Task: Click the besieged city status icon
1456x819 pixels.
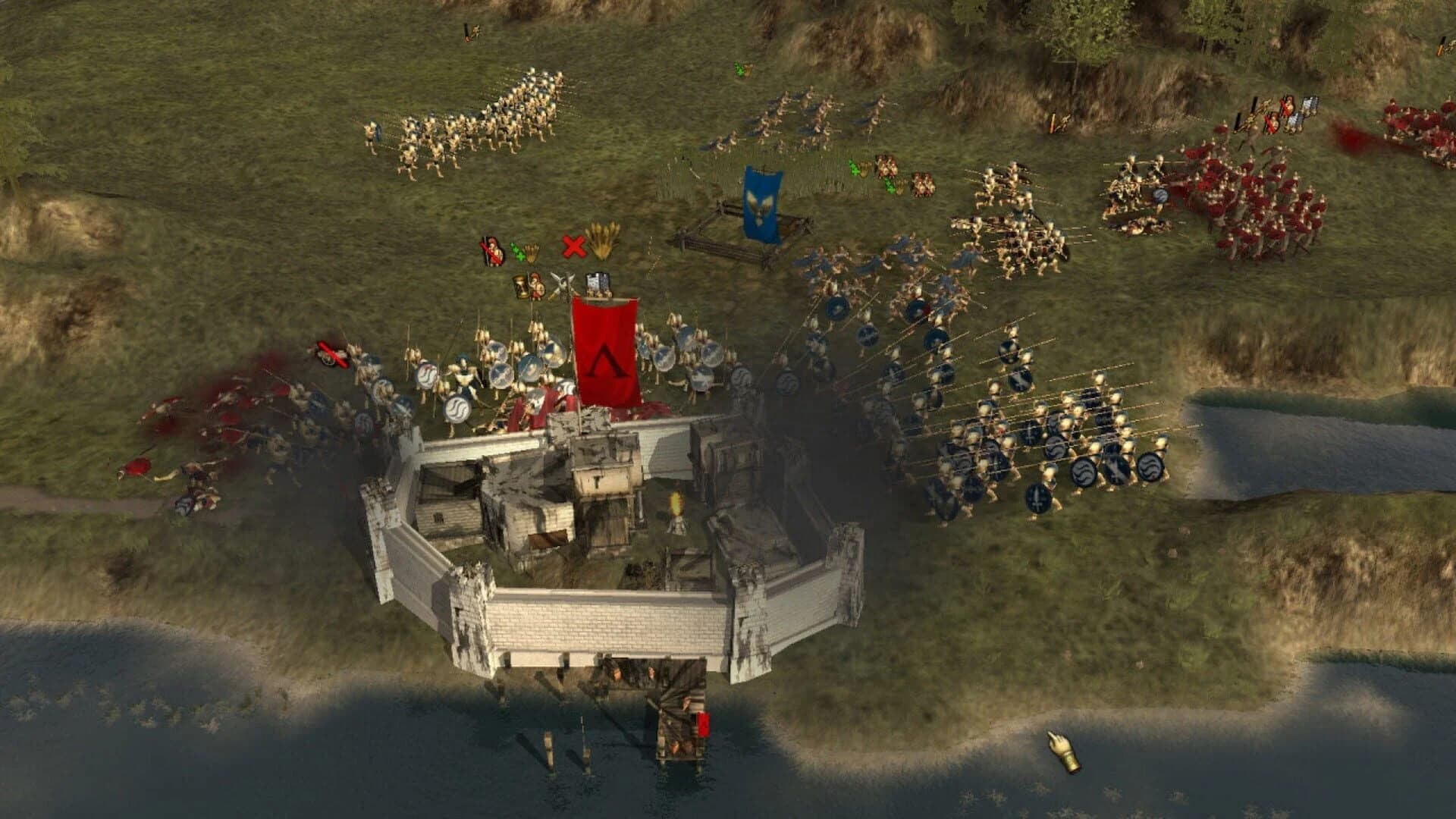Action: (x=598, y=284)
